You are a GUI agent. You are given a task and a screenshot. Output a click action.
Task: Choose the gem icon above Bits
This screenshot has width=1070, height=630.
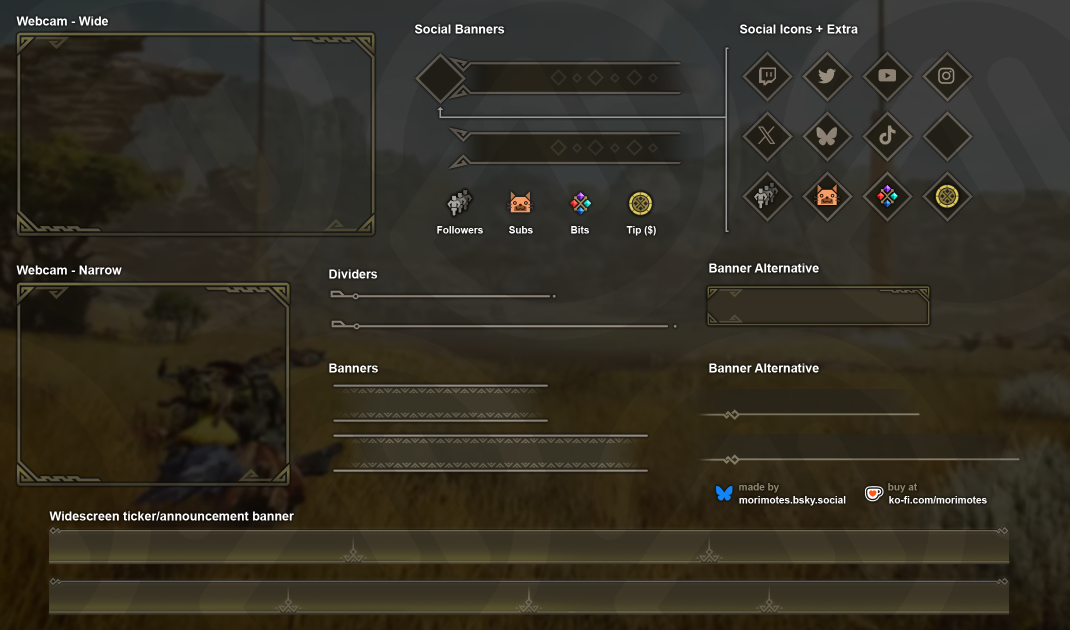tap(580, 204)
